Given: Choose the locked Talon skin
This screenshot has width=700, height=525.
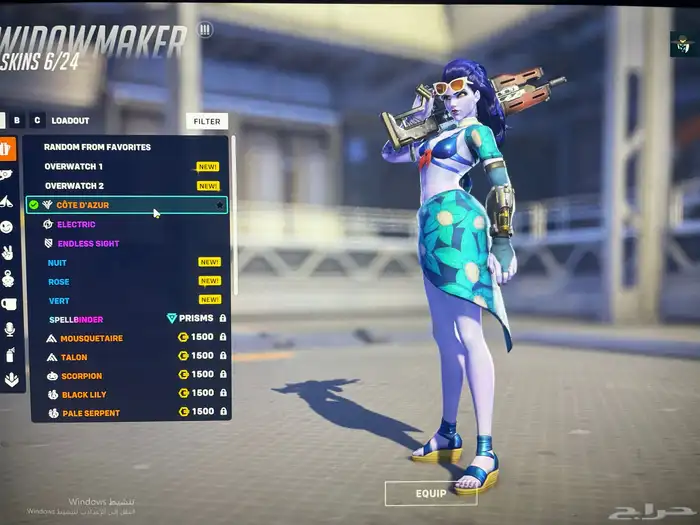Looking at the screenshot, I should pyautogui.click(x=74, y=356).
